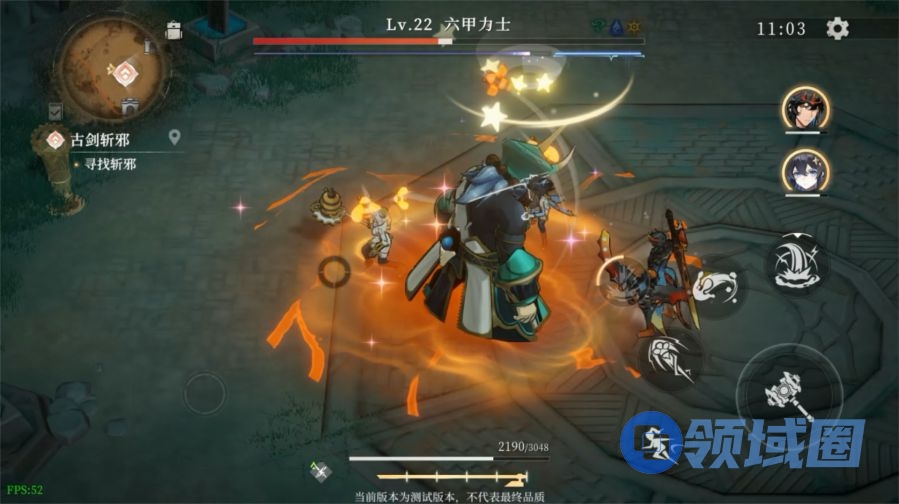Use the swirling cloud dash skill

716,286
